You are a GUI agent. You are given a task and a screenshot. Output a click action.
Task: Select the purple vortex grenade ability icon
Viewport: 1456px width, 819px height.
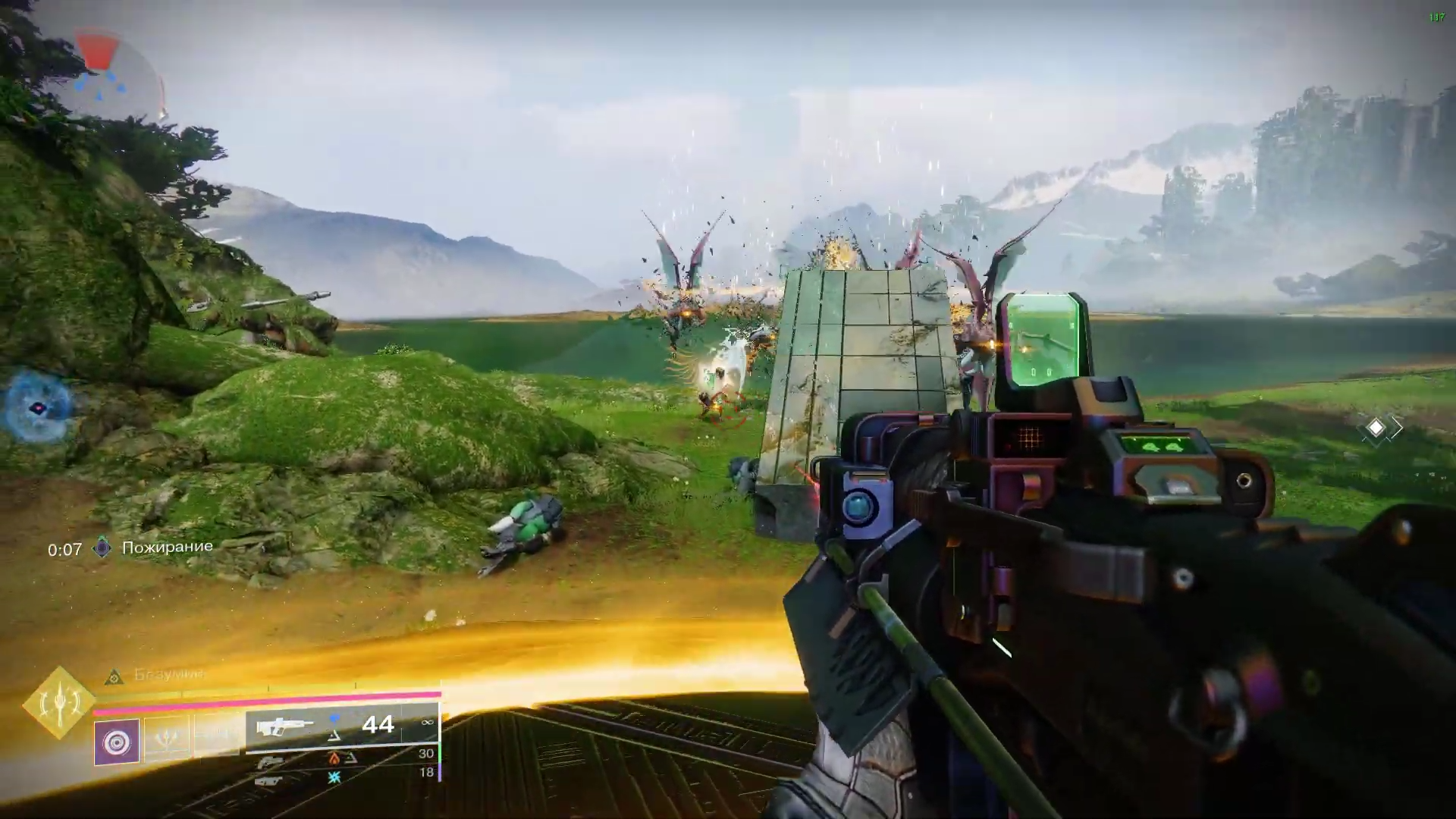coord(117,741)
